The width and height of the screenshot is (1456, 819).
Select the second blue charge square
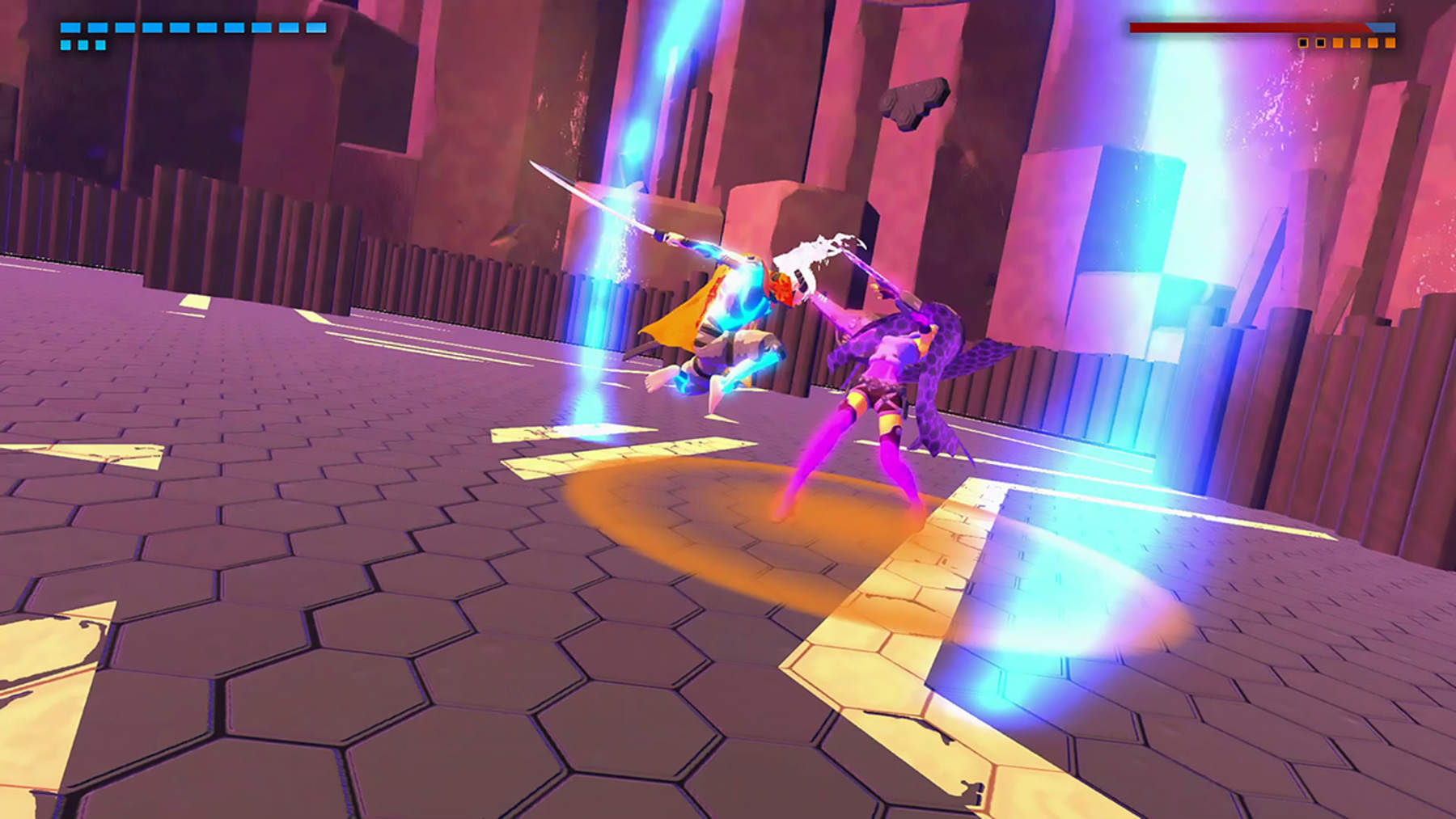click(x=83, y=44)
